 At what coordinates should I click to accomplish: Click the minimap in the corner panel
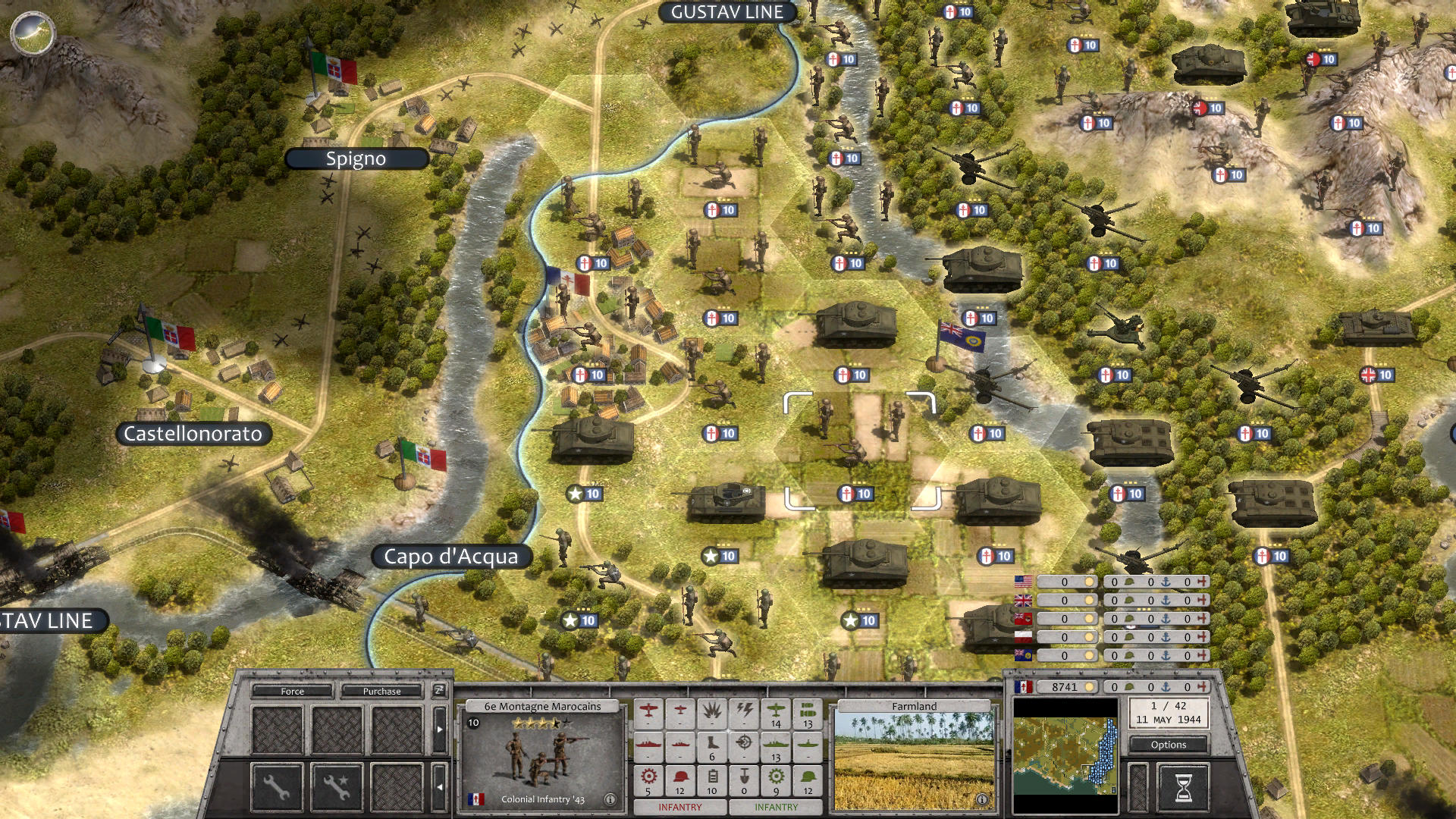click(x=1065, y=755)
